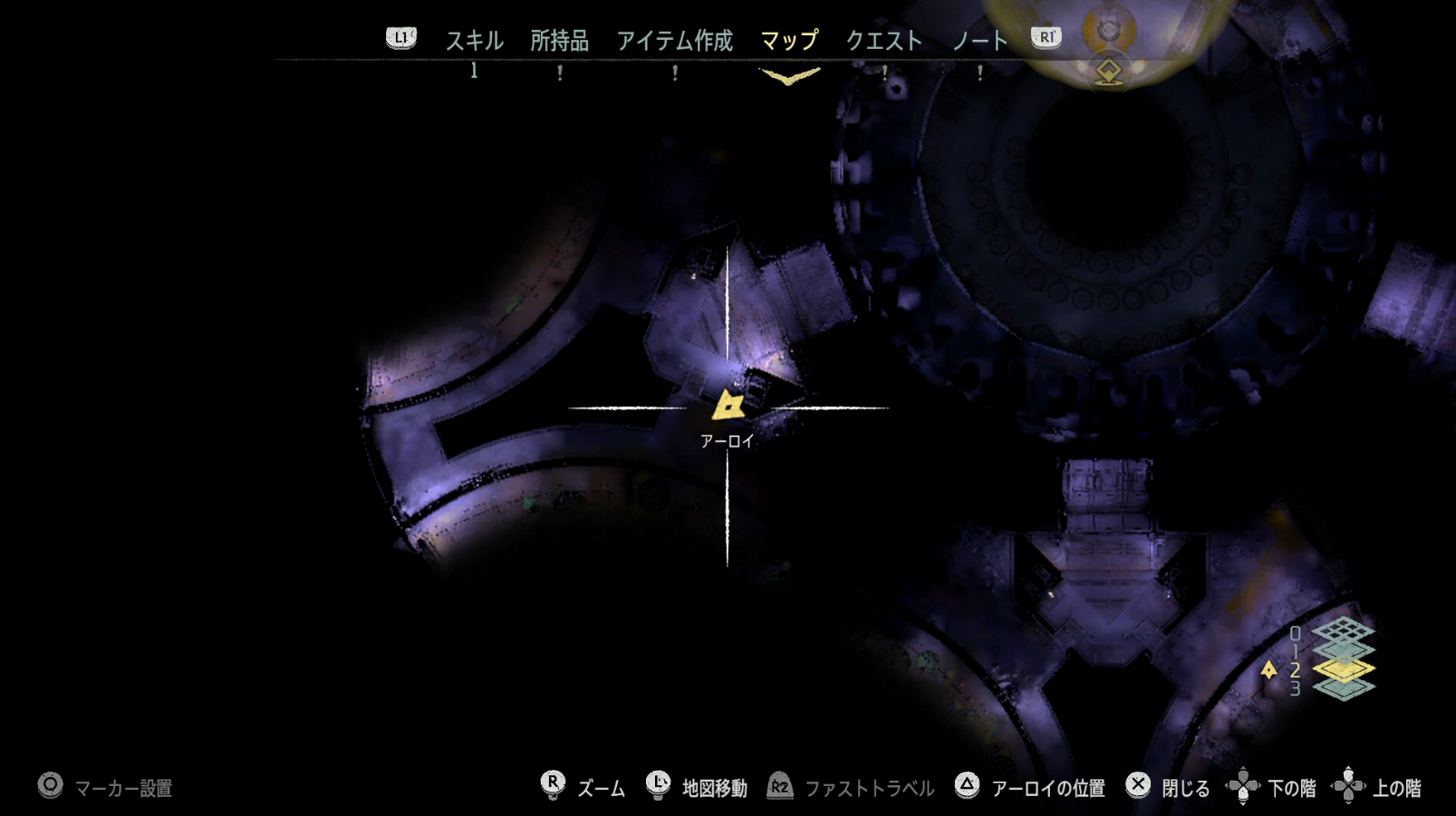Click the L-stick 地図移動 icon
1456x816 pixels.
656,787
